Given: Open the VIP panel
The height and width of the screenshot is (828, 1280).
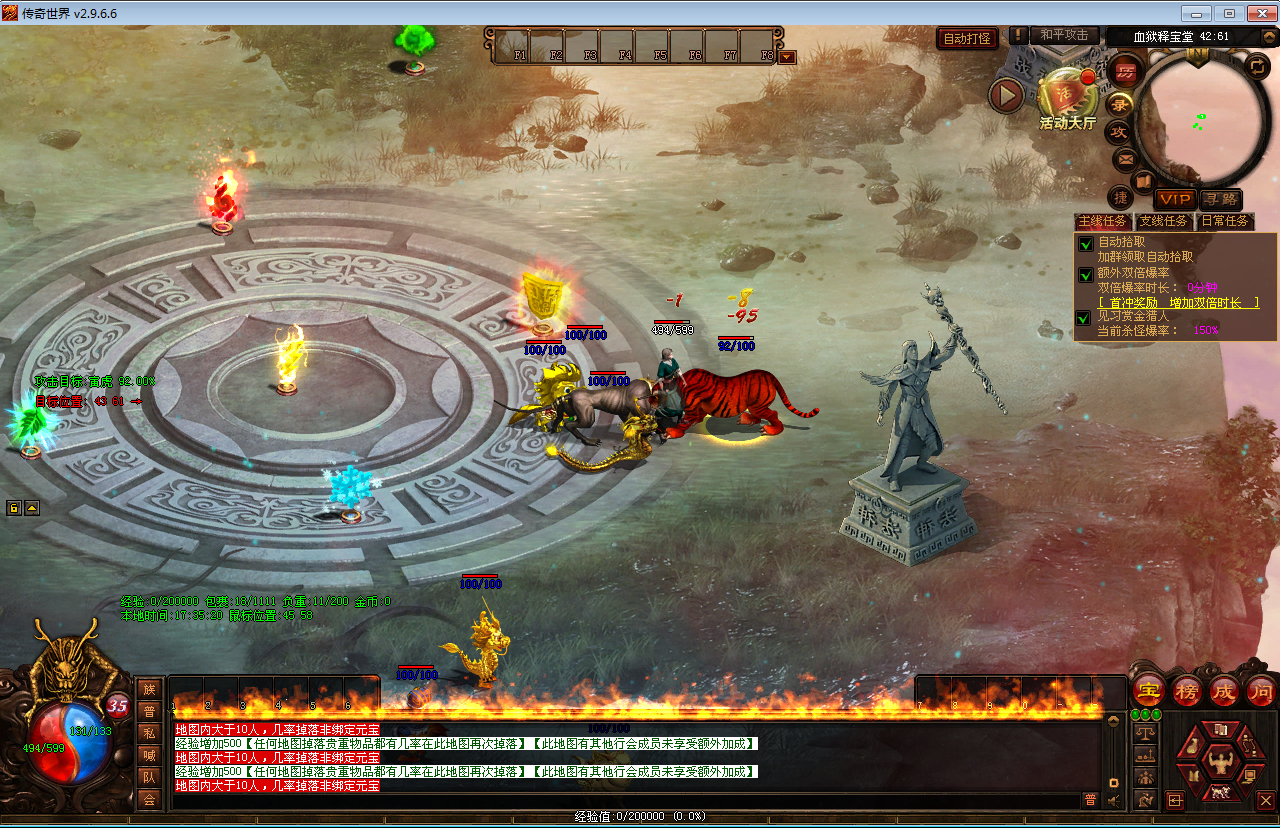Looking at the screenshot, I should [x=1174, y=200].
